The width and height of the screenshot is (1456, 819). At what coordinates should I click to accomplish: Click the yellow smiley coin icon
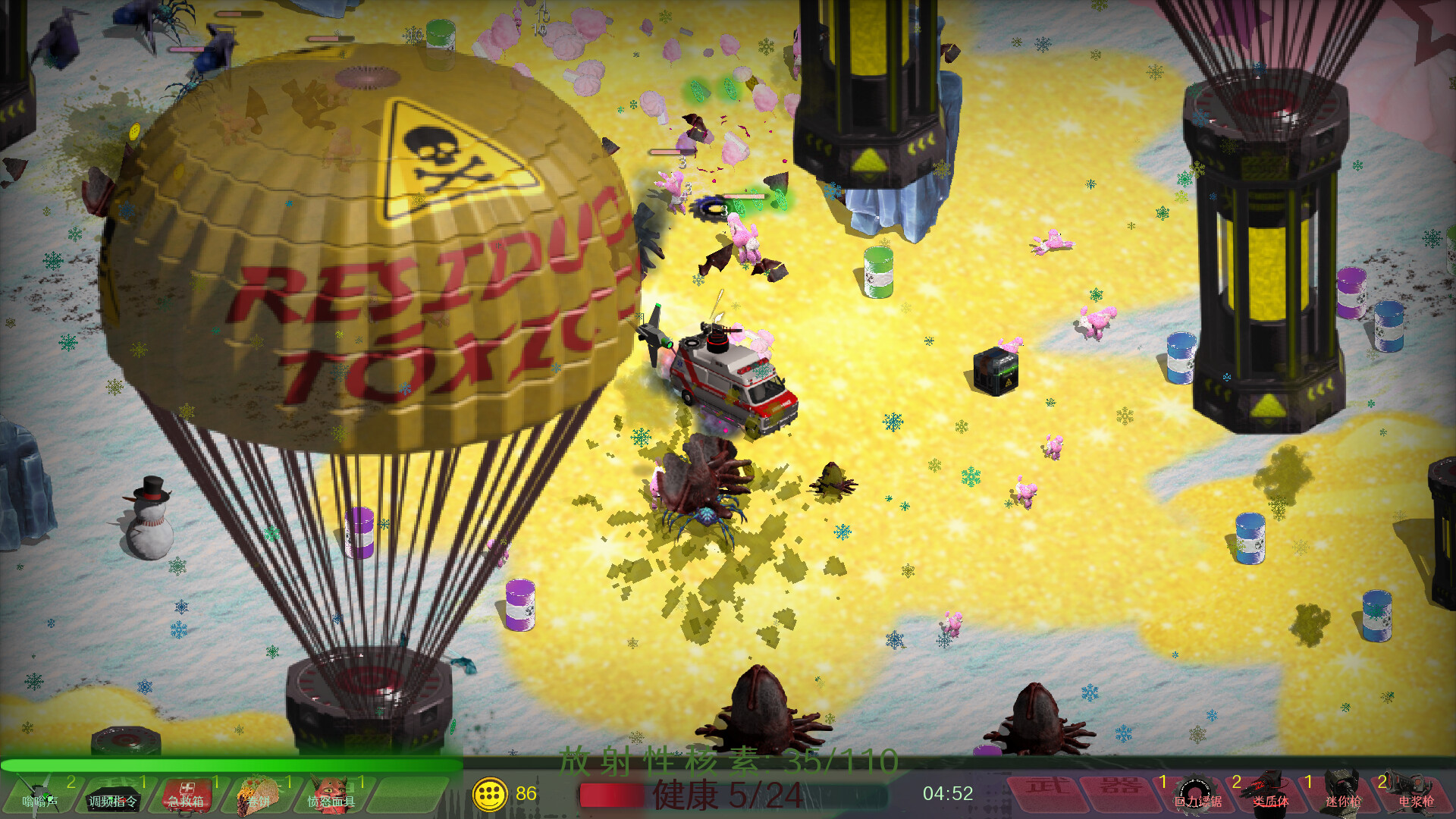(x=490, y=794)
